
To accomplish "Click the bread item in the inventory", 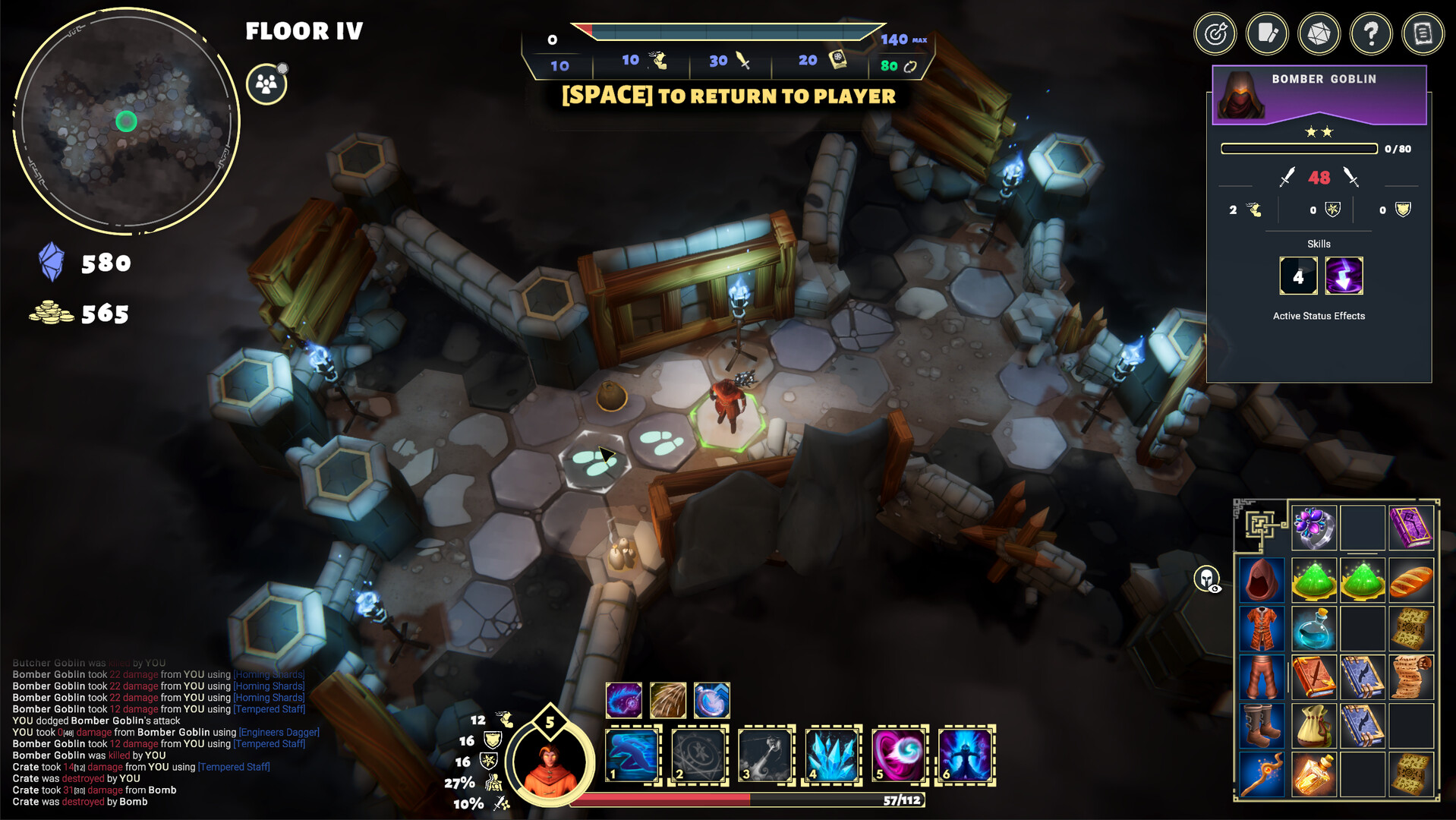I will click(1411, 581).
